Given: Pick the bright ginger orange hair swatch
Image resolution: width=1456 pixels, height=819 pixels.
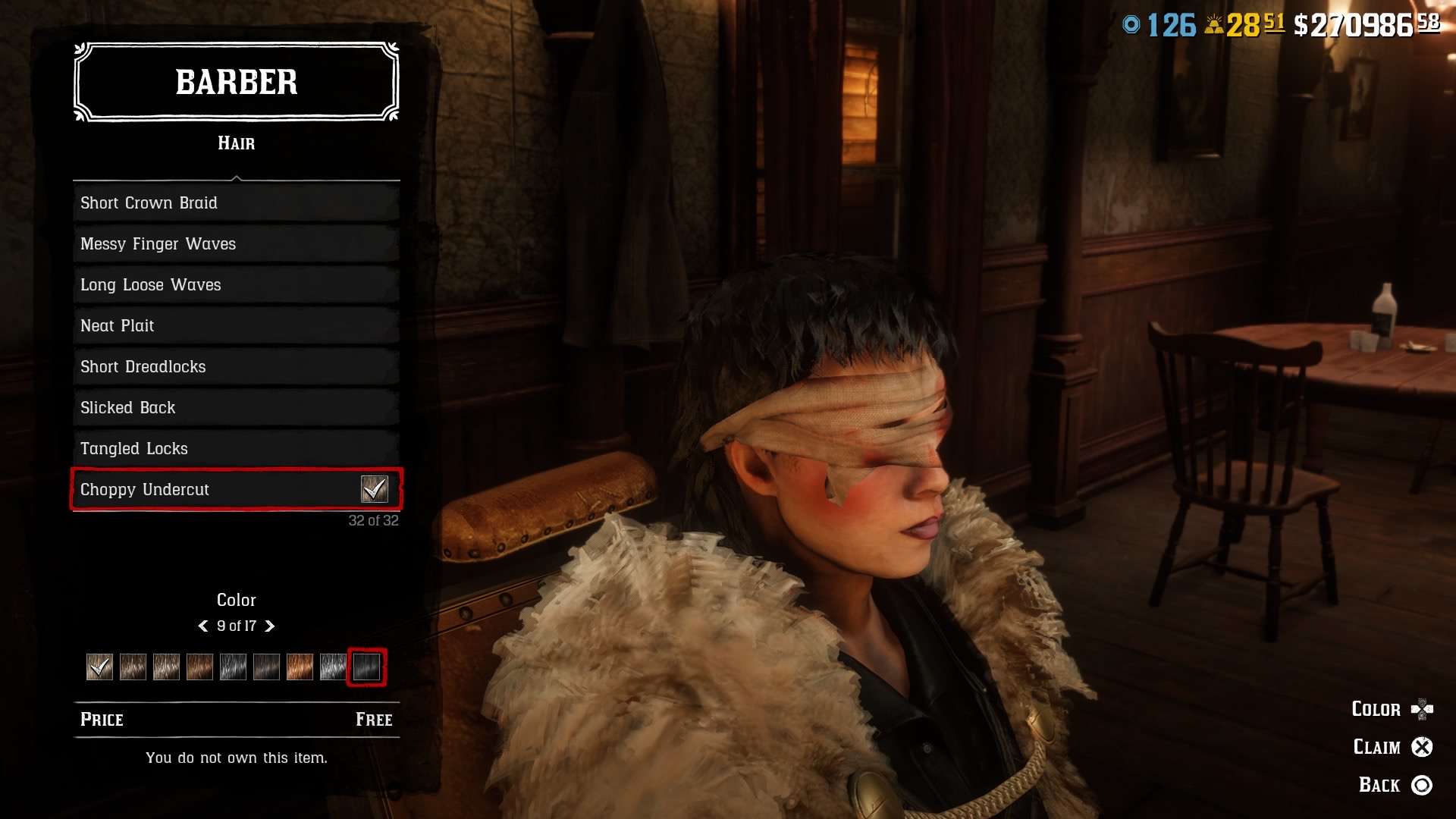Looking at the screenshot, I should 300,667.
